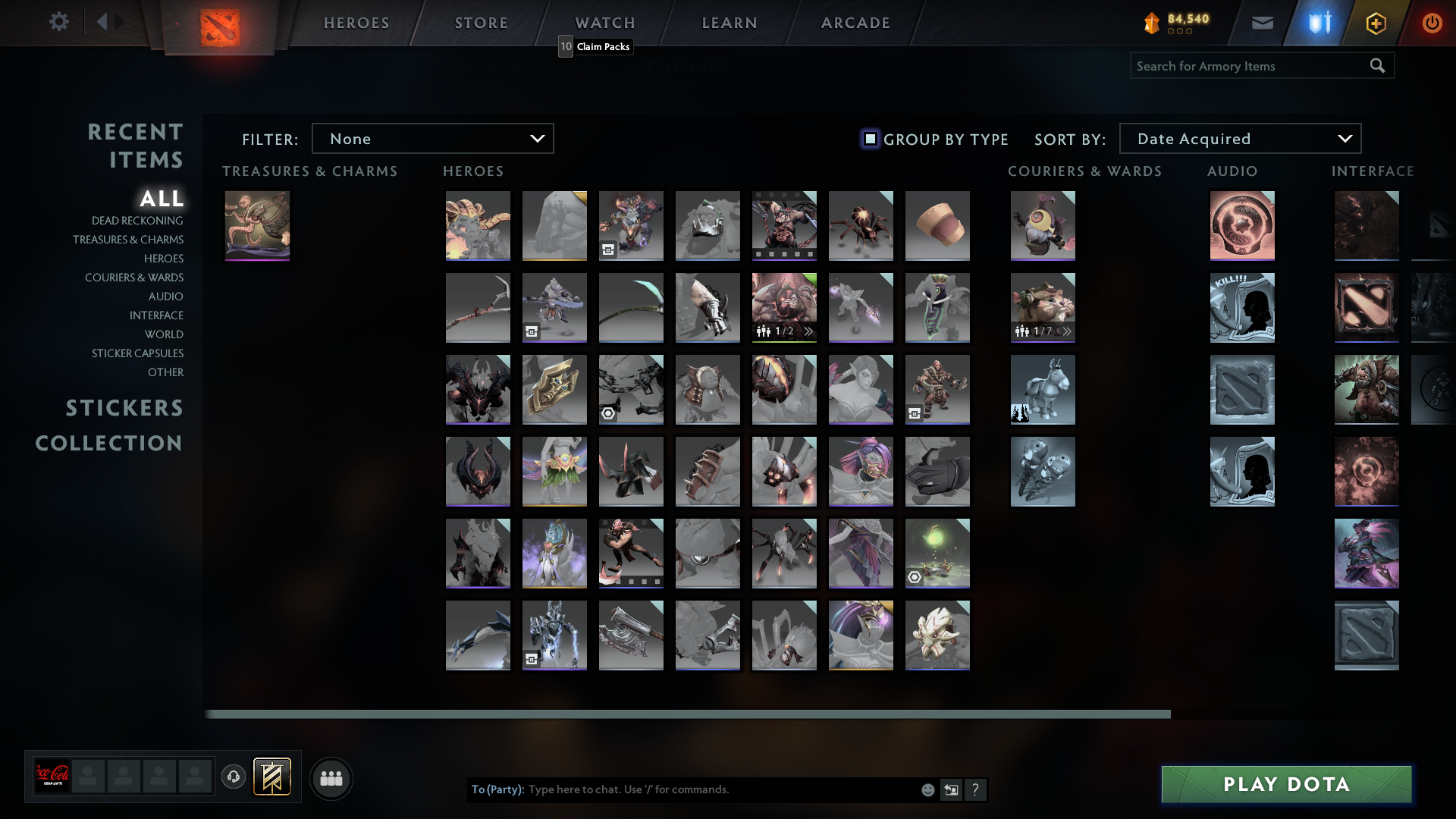Open the settings gear icon
This screenshot has width=1456, height=819.
click(x=59, y=22)
